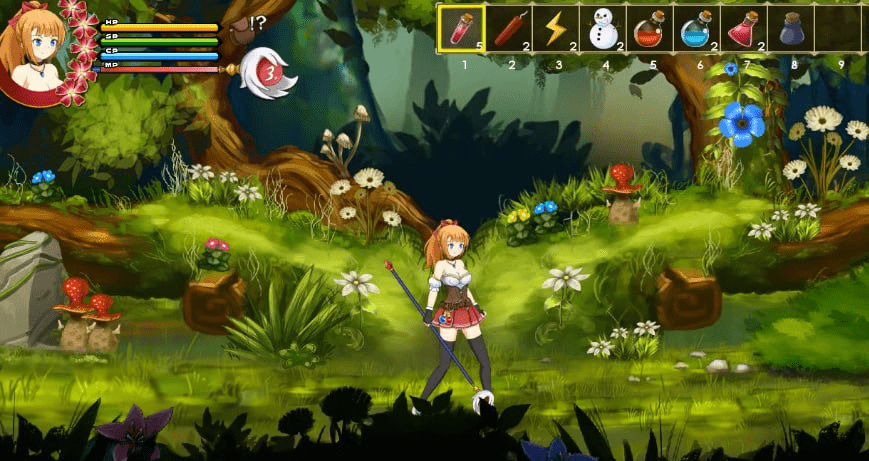Select the round blue potion flask

(697, 28)
